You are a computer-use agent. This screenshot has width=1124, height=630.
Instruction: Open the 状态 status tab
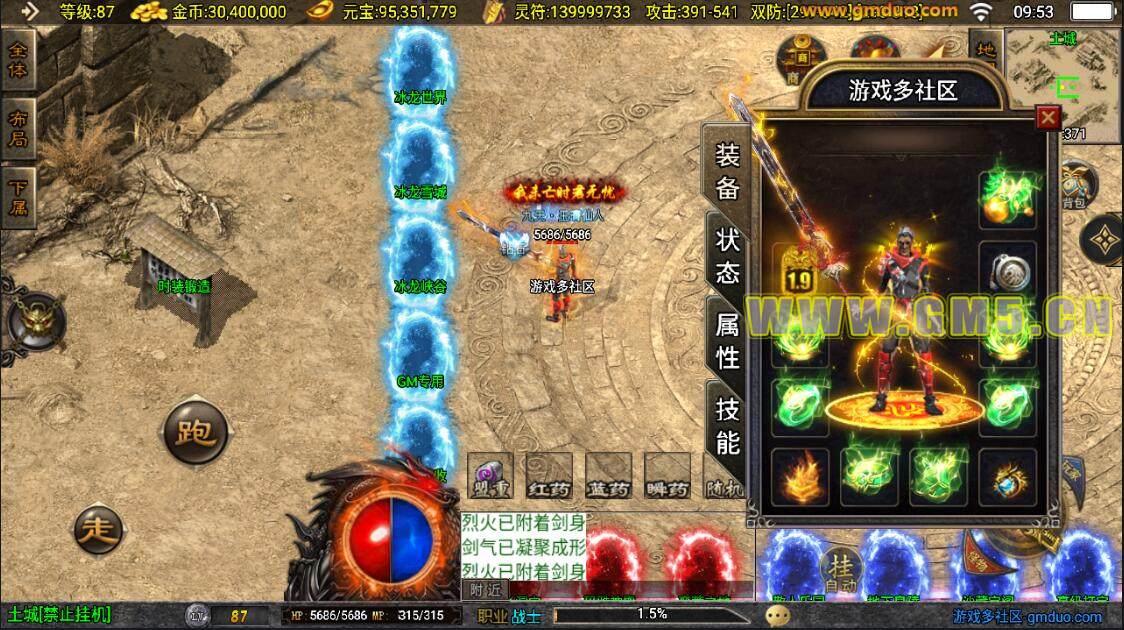click(x=727, y=255)
